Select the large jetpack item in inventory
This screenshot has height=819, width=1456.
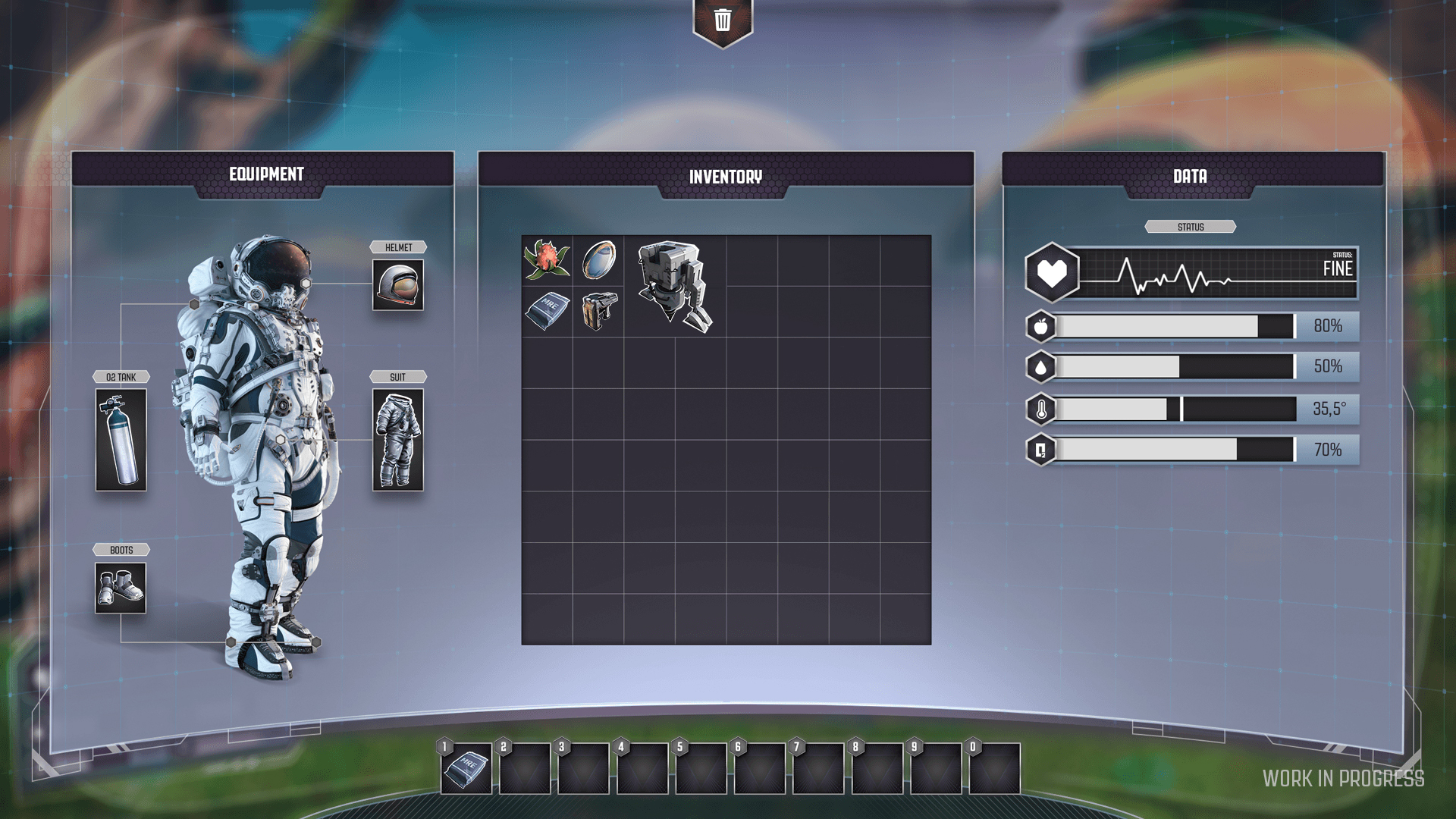(674, 286)
